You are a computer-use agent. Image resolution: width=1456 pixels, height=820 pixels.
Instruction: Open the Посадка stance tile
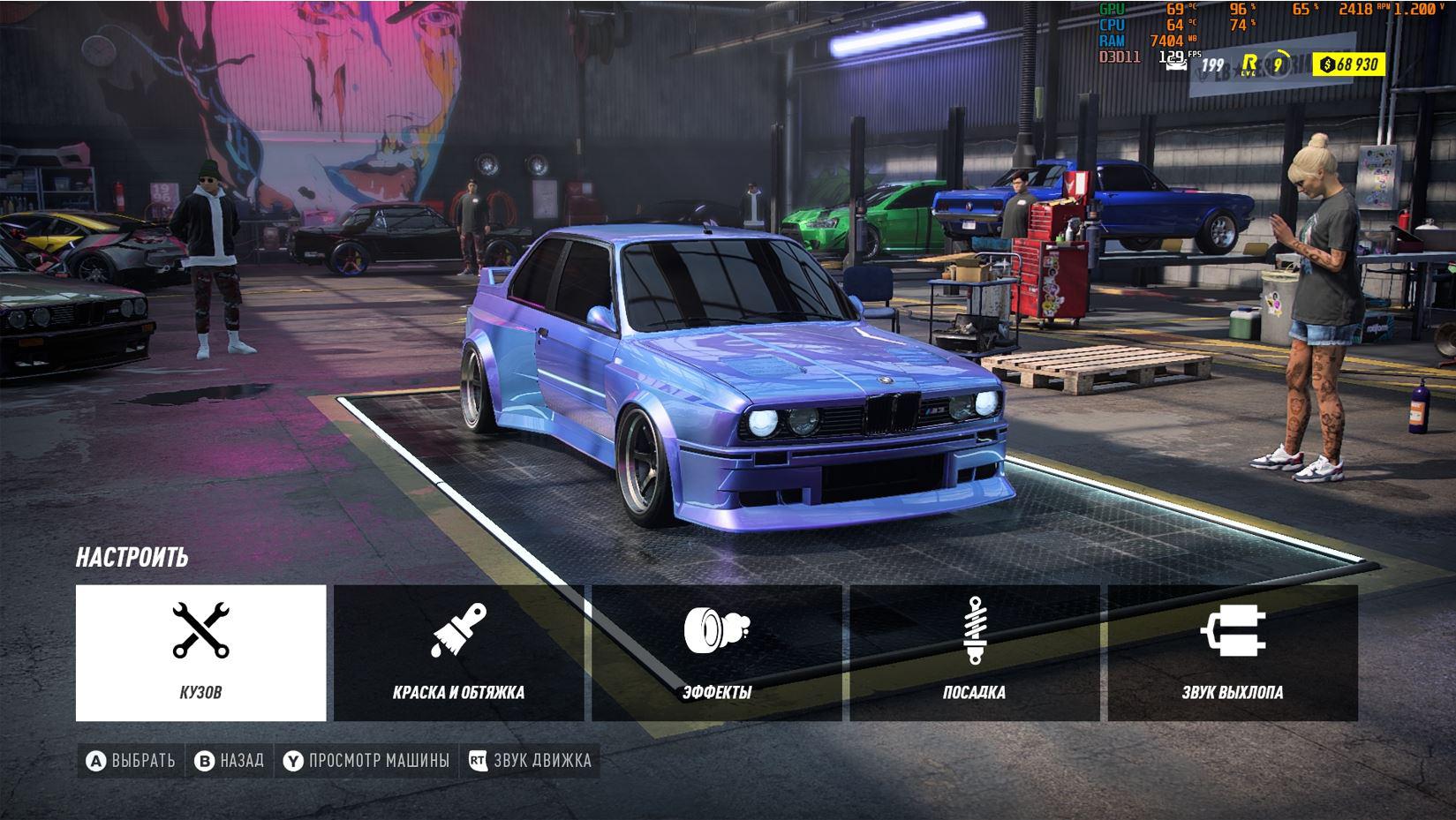coord(974,652)
